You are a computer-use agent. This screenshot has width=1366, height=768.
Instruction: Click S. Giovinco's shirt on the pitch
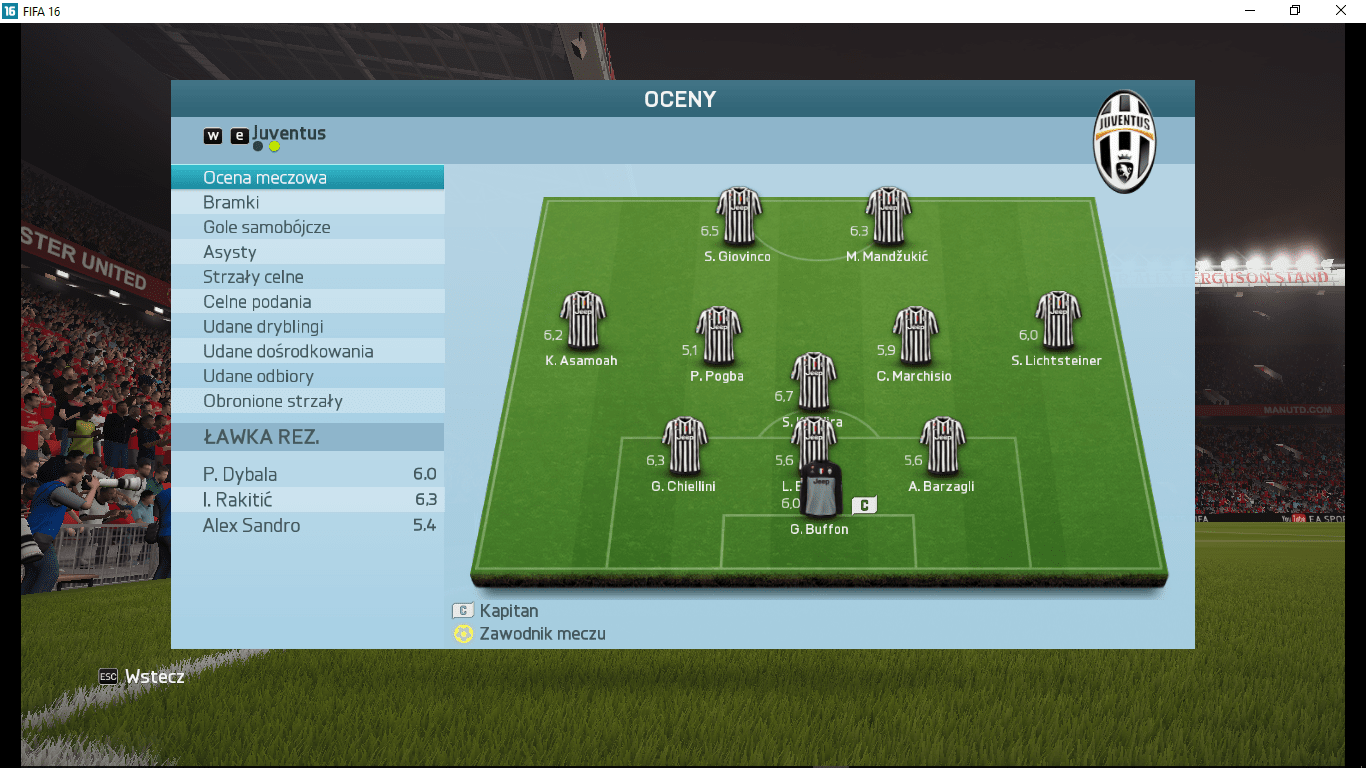click(x=739, y=216)
